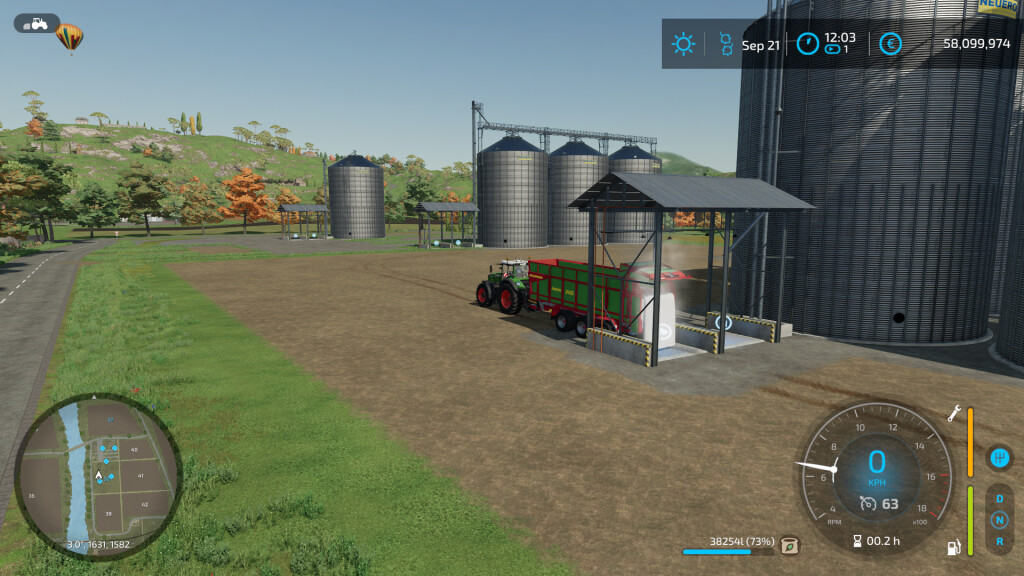Select the wrench damage icon

point(954,413)
